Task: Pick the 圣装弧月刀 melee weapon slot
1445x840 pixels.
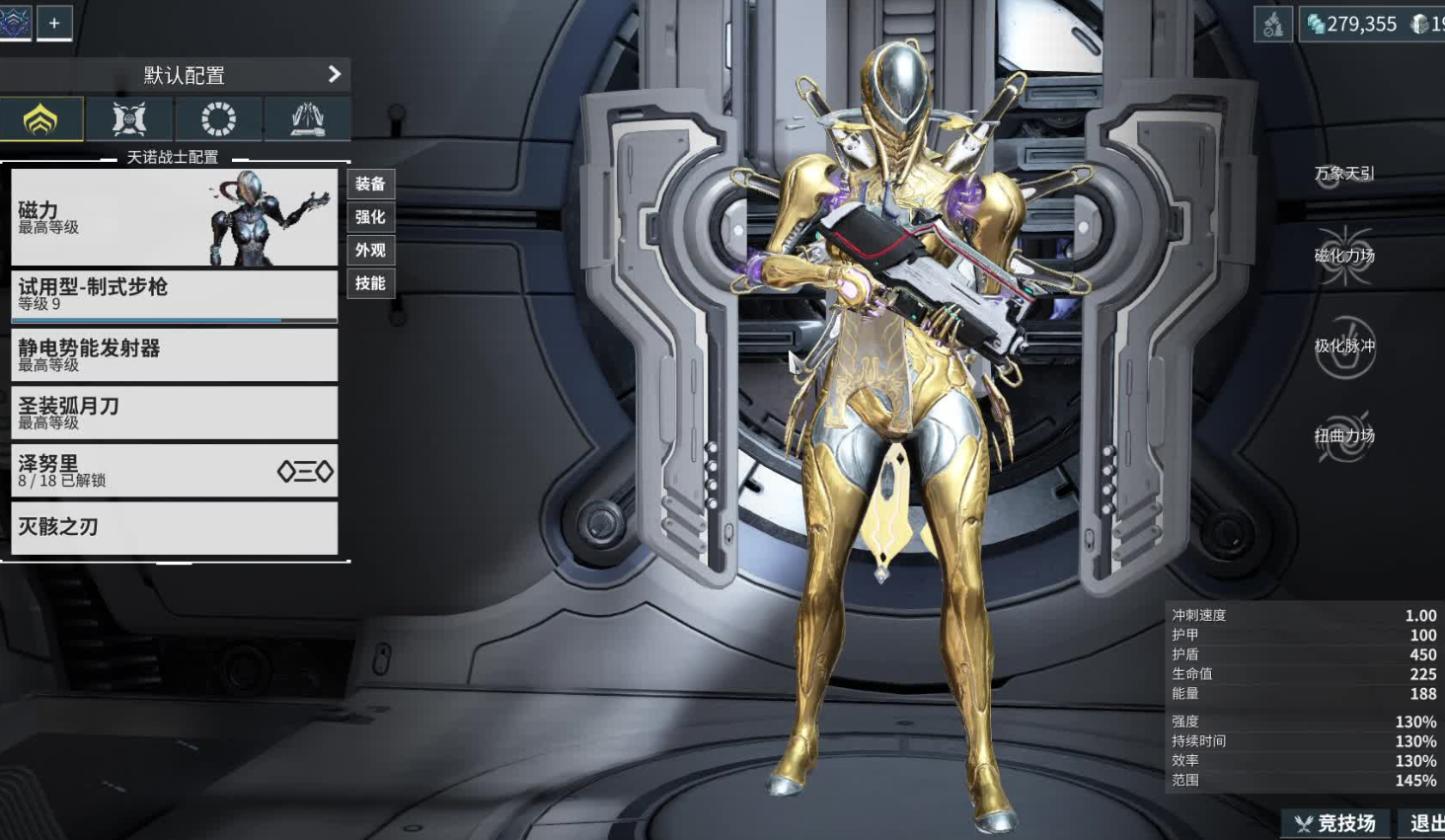Action: click(174, 413)
